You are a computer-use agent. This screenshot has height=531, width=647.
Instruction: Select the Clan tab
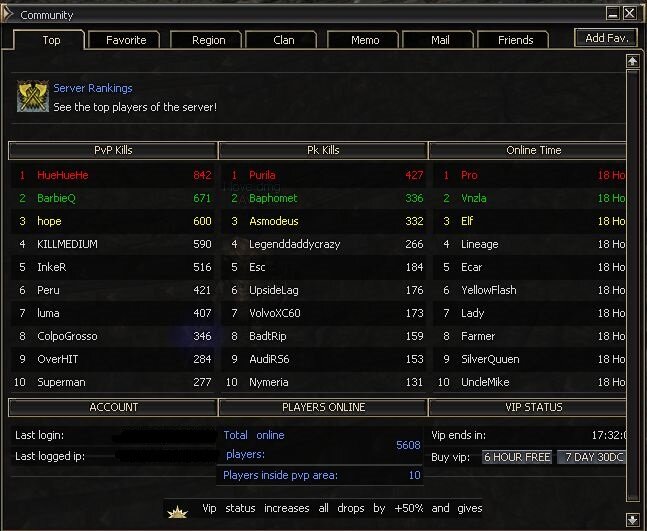click(x=284, y=40)
